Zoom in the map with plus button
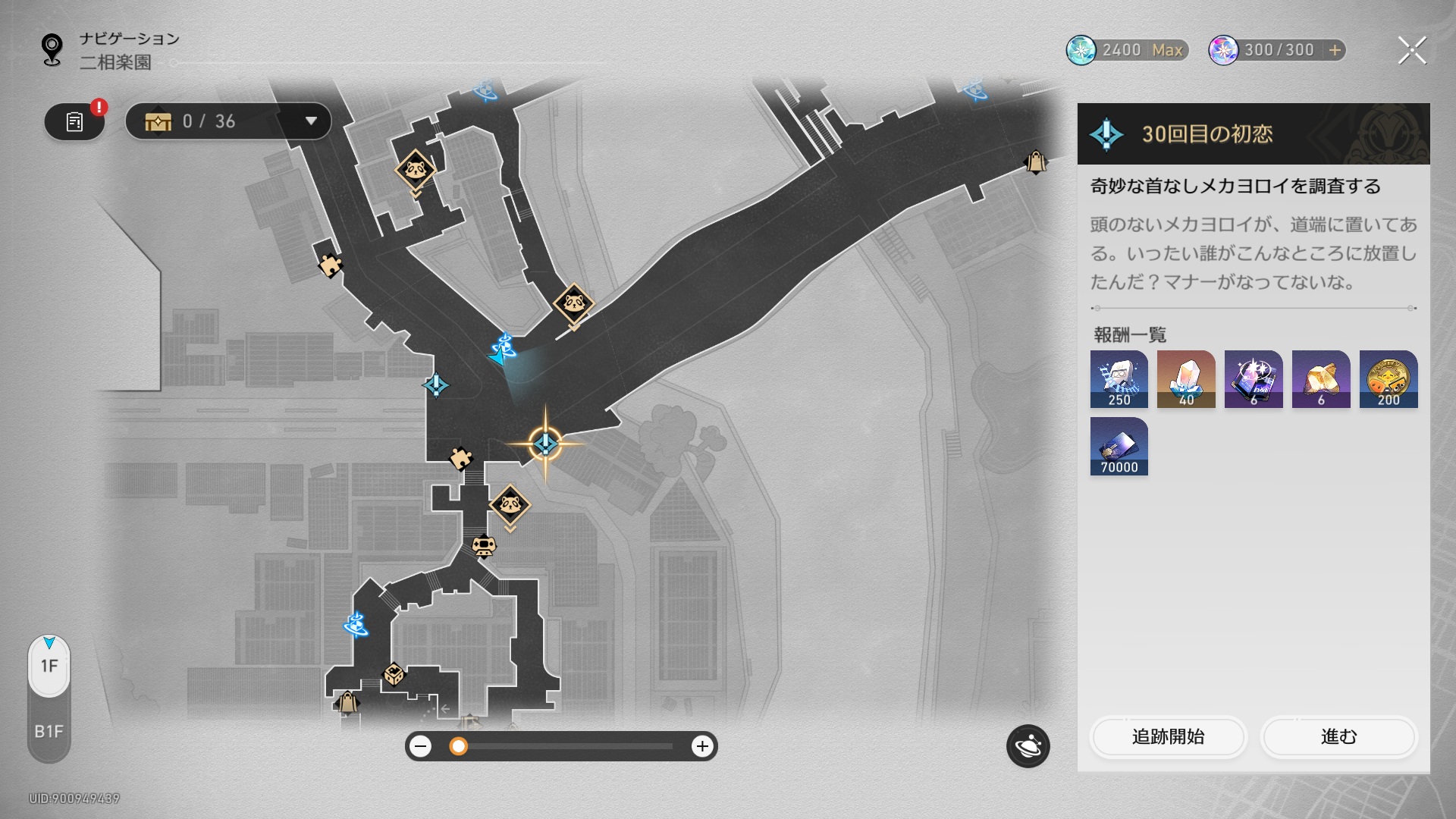The width and height of the screenshot is (1456, 819). point(702,746)
